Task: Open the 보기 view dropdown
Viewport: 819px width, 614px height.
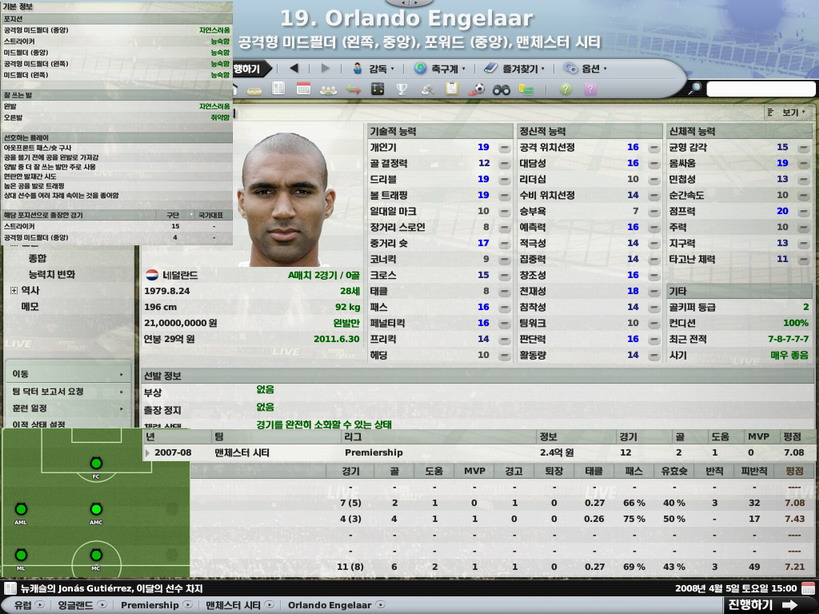Action: [786, 113]
